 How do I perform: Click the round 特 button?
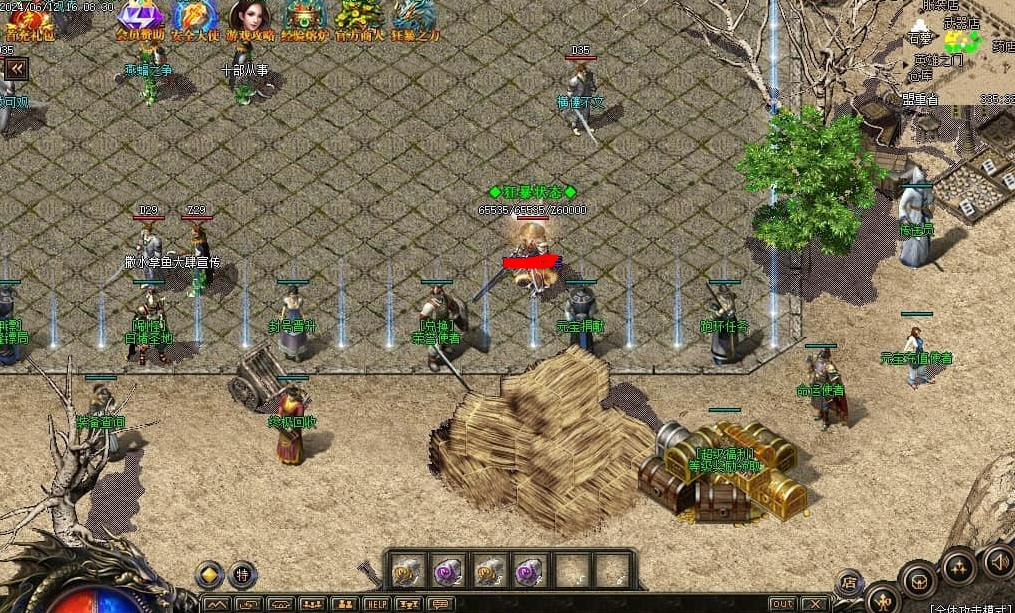(x=243, y=575)
